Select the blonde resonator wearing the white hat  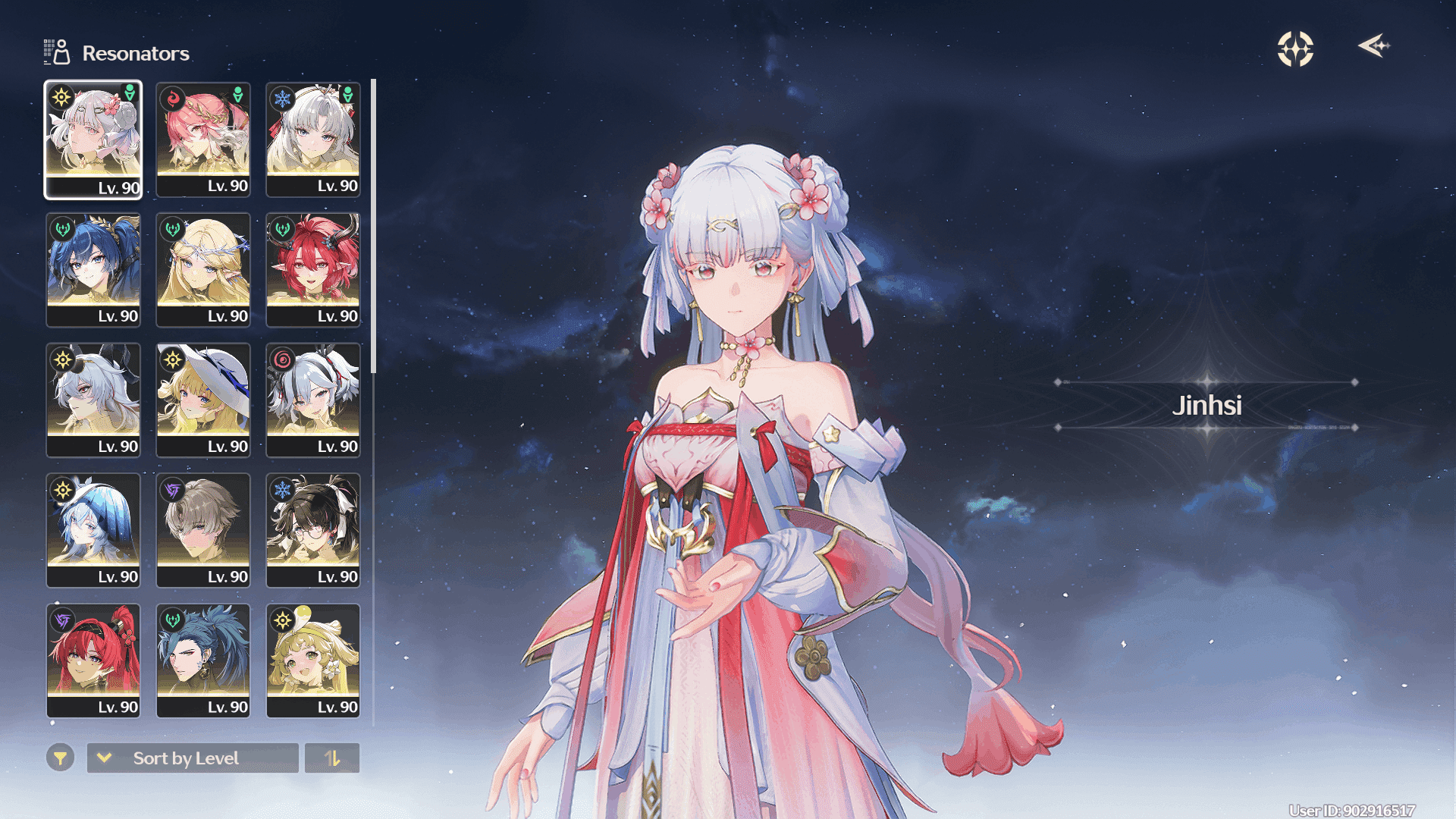[x=203, y=400]
